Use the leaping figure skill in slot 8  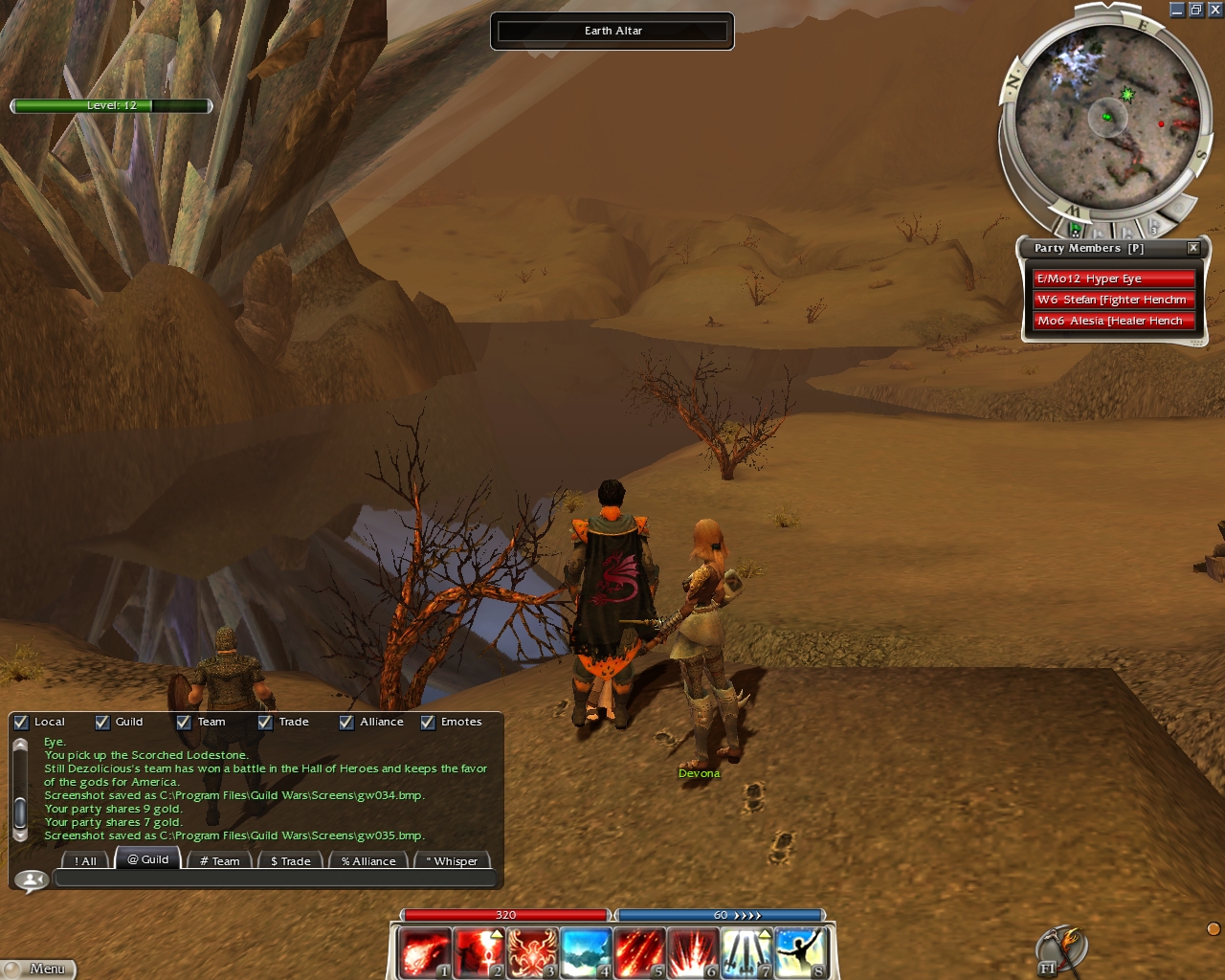(800, 952)
